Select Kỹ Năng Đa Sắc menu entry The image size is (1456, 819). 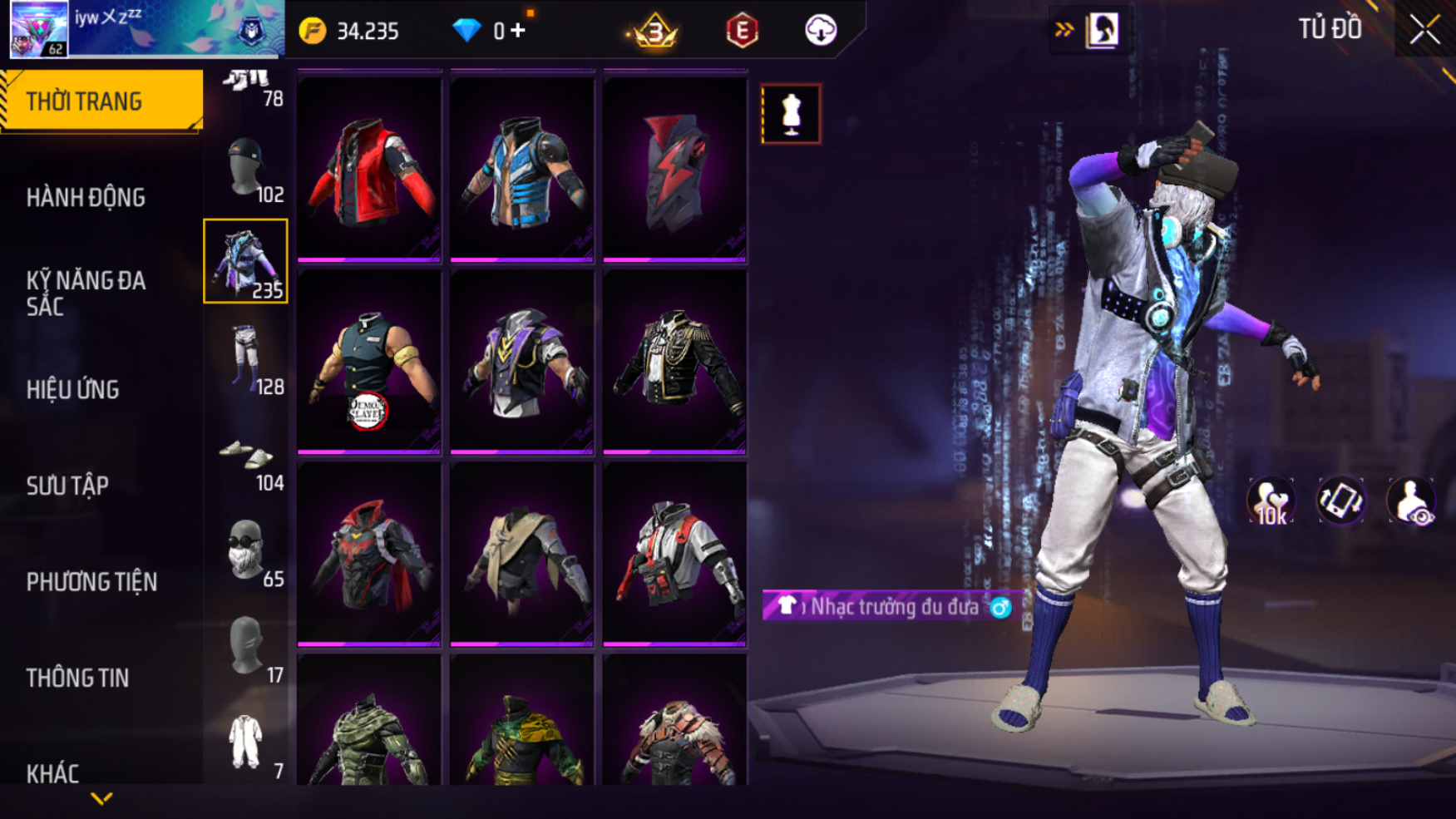coord(86,294)
